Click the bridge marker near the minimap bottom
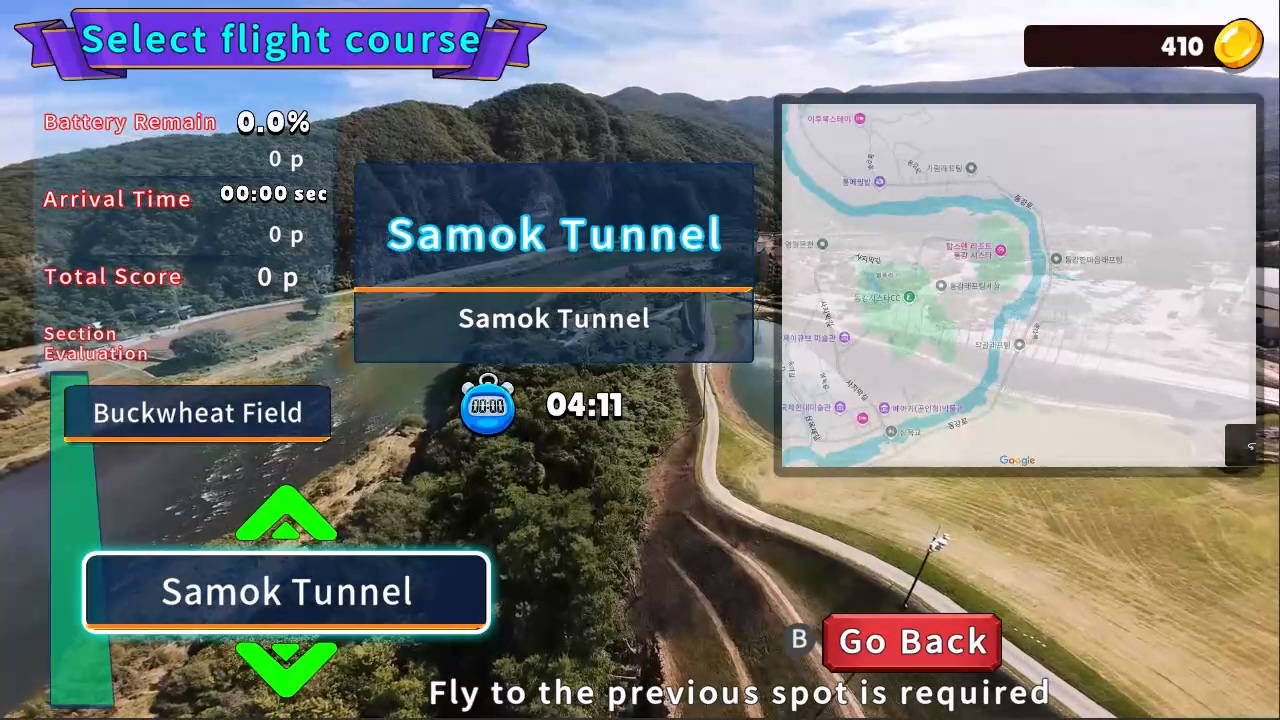This screenshot has width=1280, height=720. (x=891, y=432)
